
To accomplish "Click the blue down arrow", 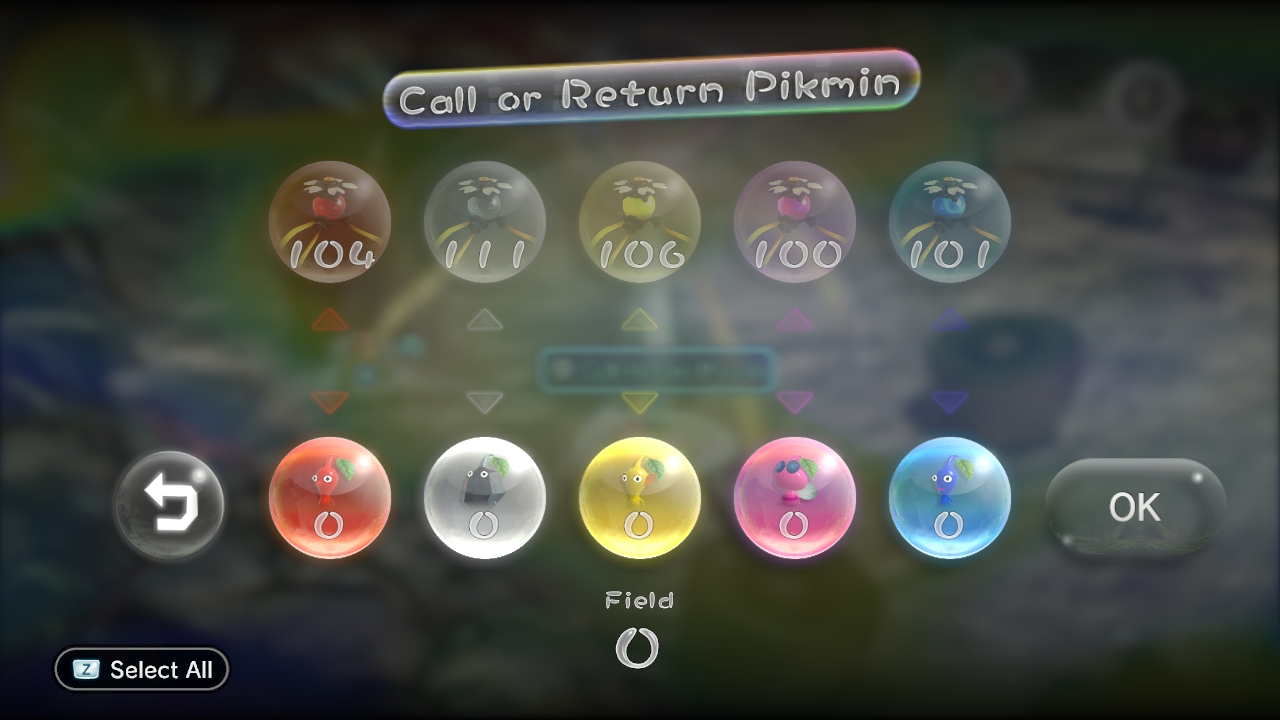I will pos(950,402).
